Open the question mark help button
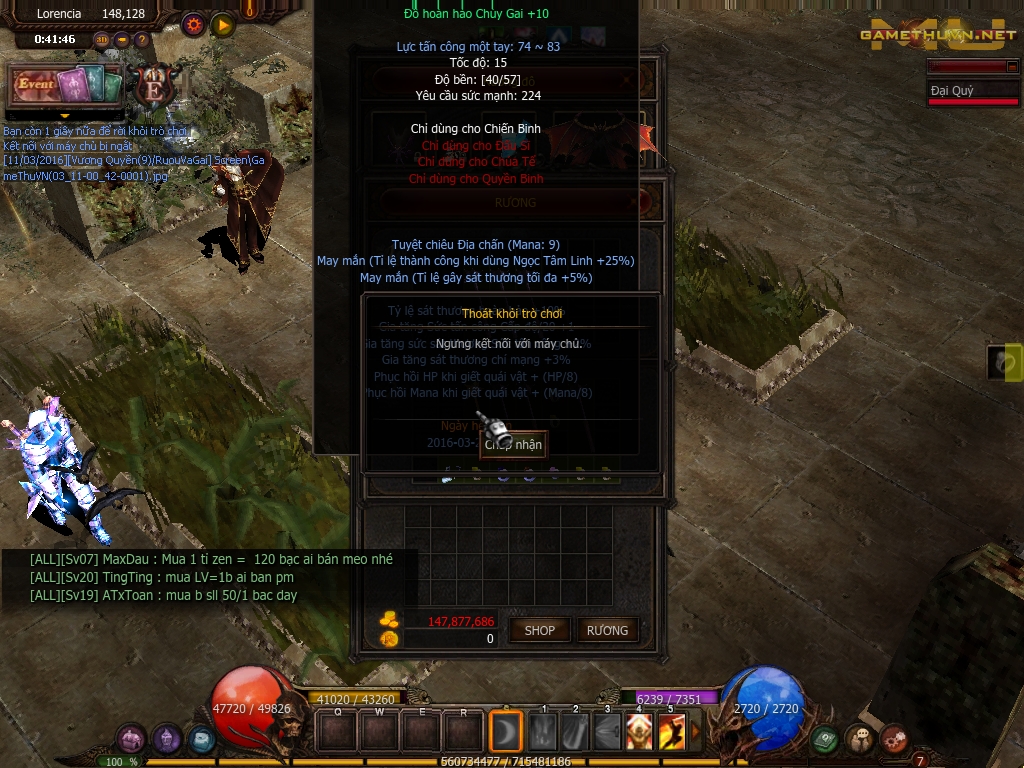 pyautogui.click(x=141, y=40)
